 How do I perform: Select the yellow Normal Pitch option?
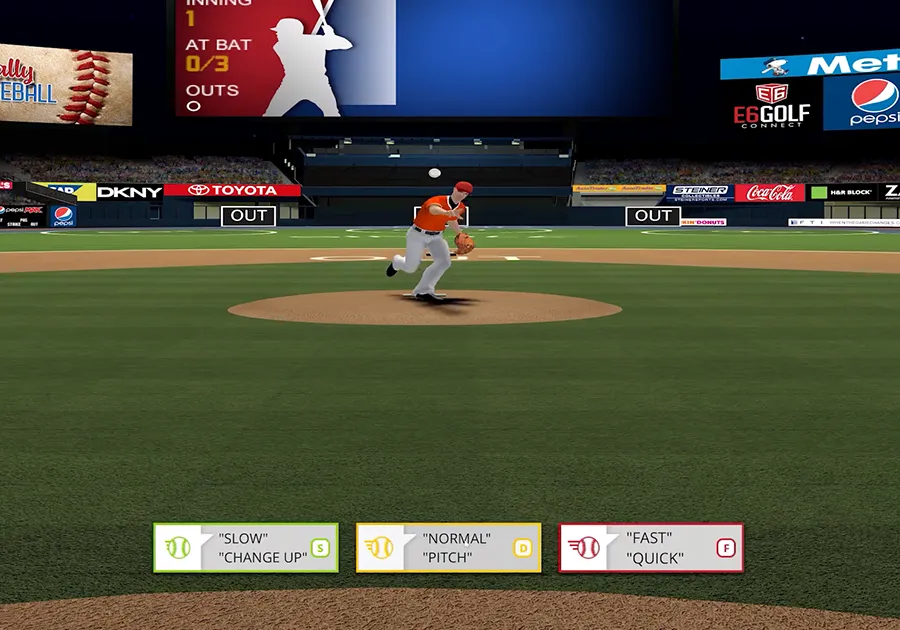click(x=448, y=548)
